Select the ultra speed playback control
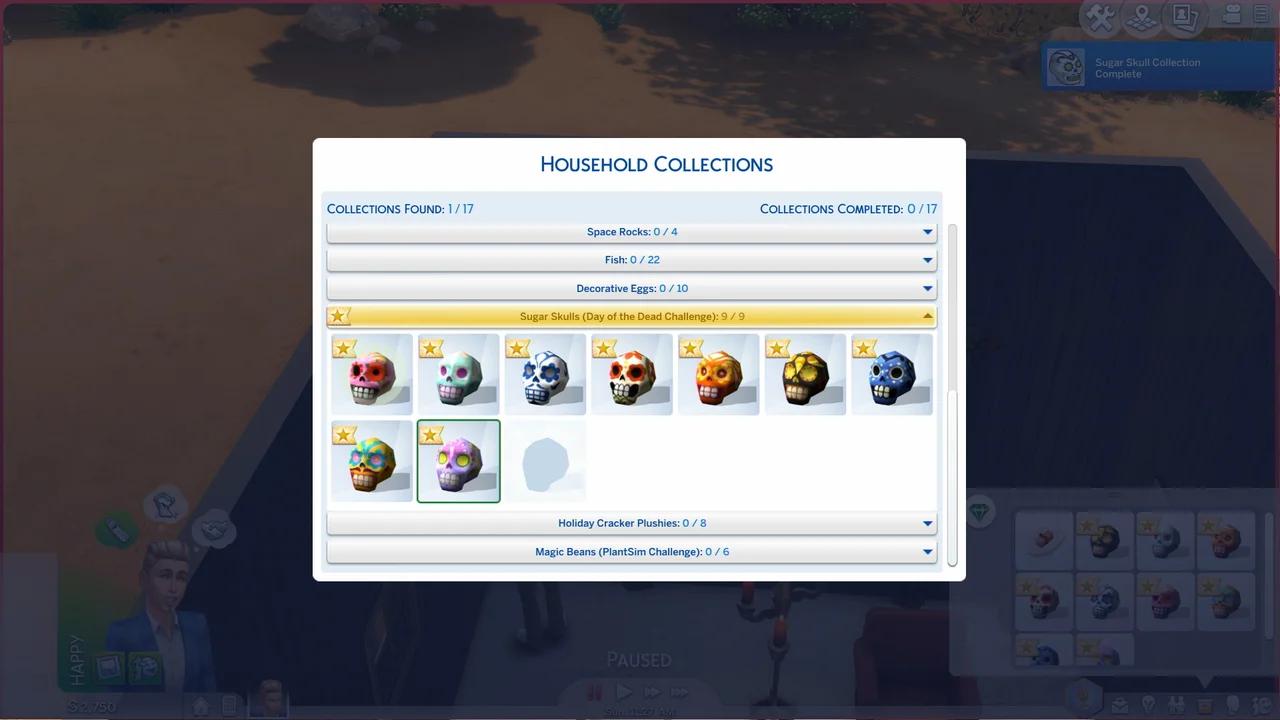 coord(680,691)
